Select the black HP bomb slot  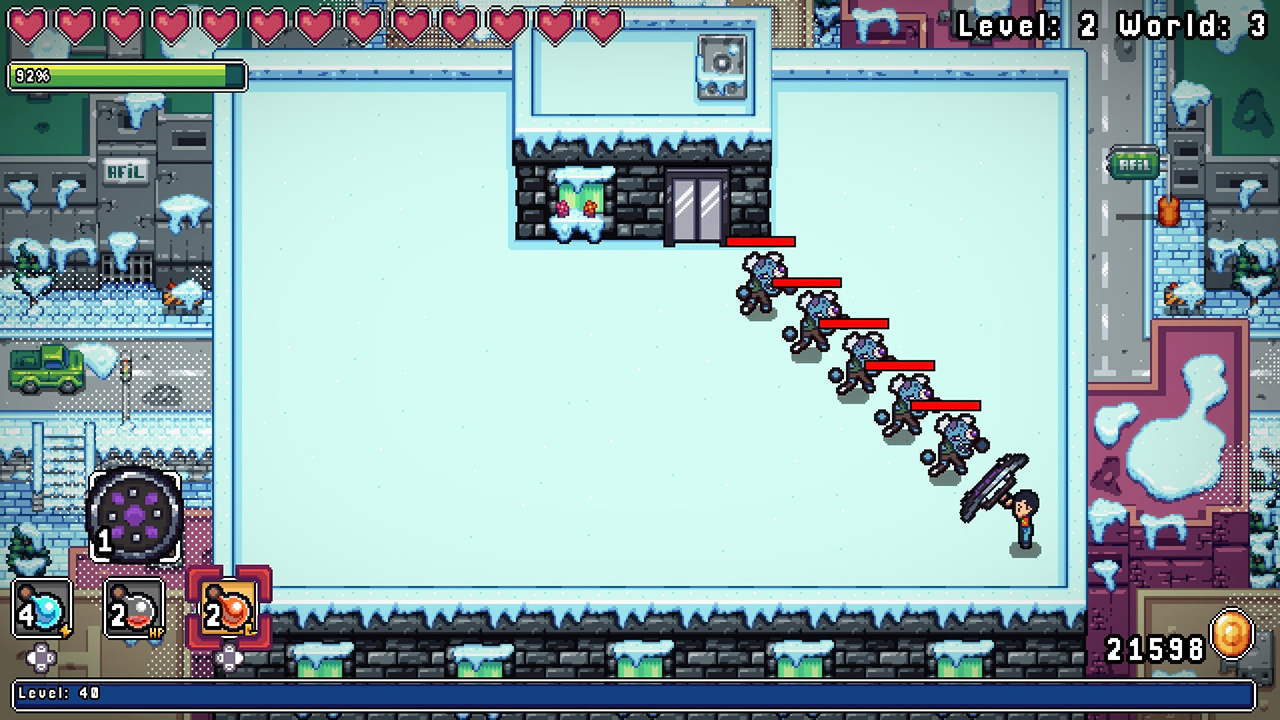[x=133, y=605]
